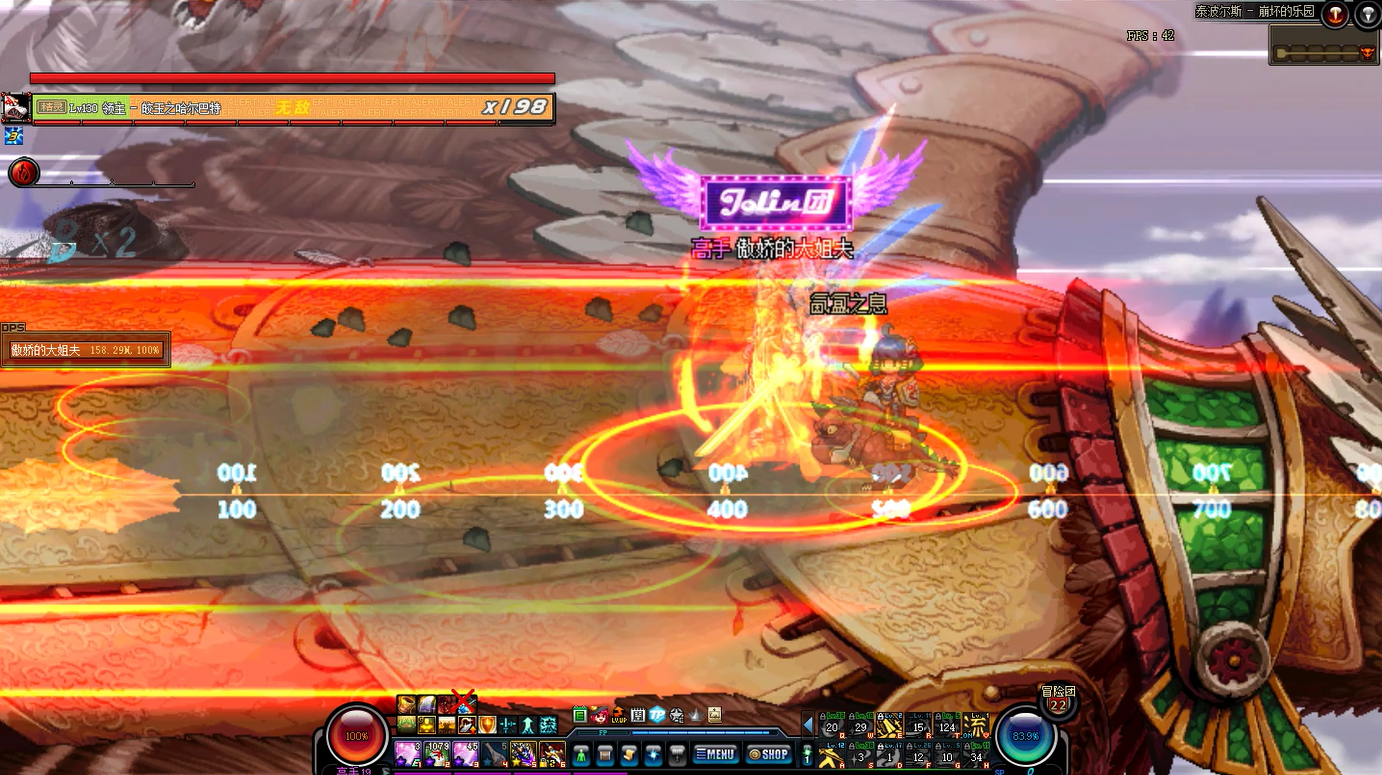This screenshot has width=1382, height=775.
Task: Click the red orb button beside dungeon name
Action: tap(1335, 14)
